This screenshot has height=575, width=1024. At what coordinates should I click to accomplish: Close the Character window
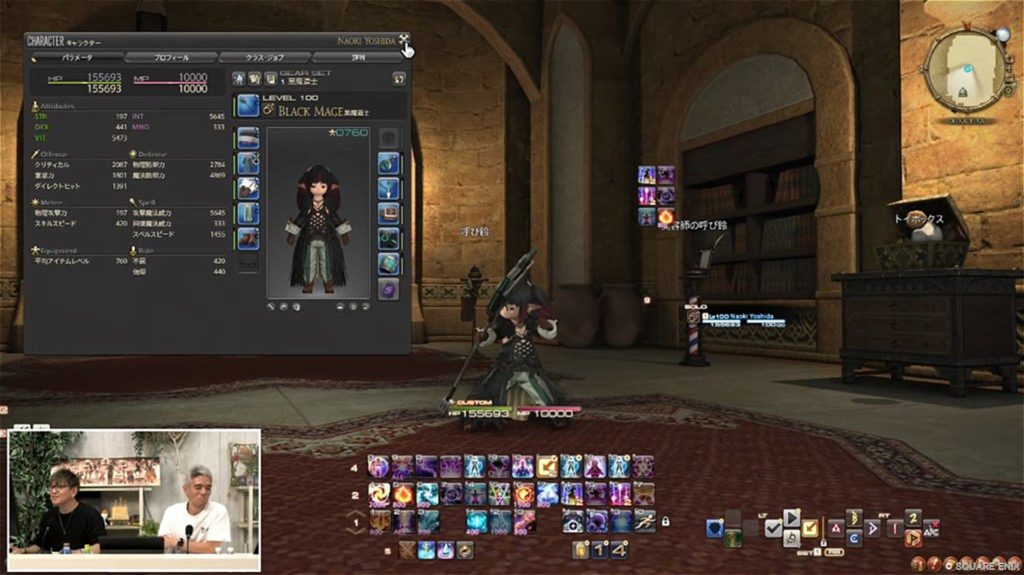tap(404, 40)
